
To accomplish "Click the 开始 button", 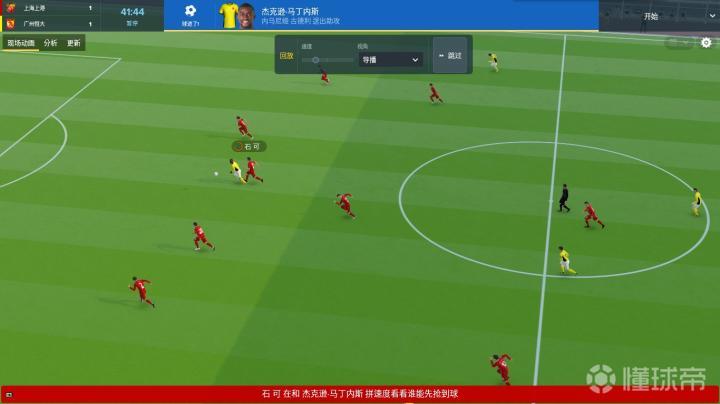I will click(x=652, y=16).
